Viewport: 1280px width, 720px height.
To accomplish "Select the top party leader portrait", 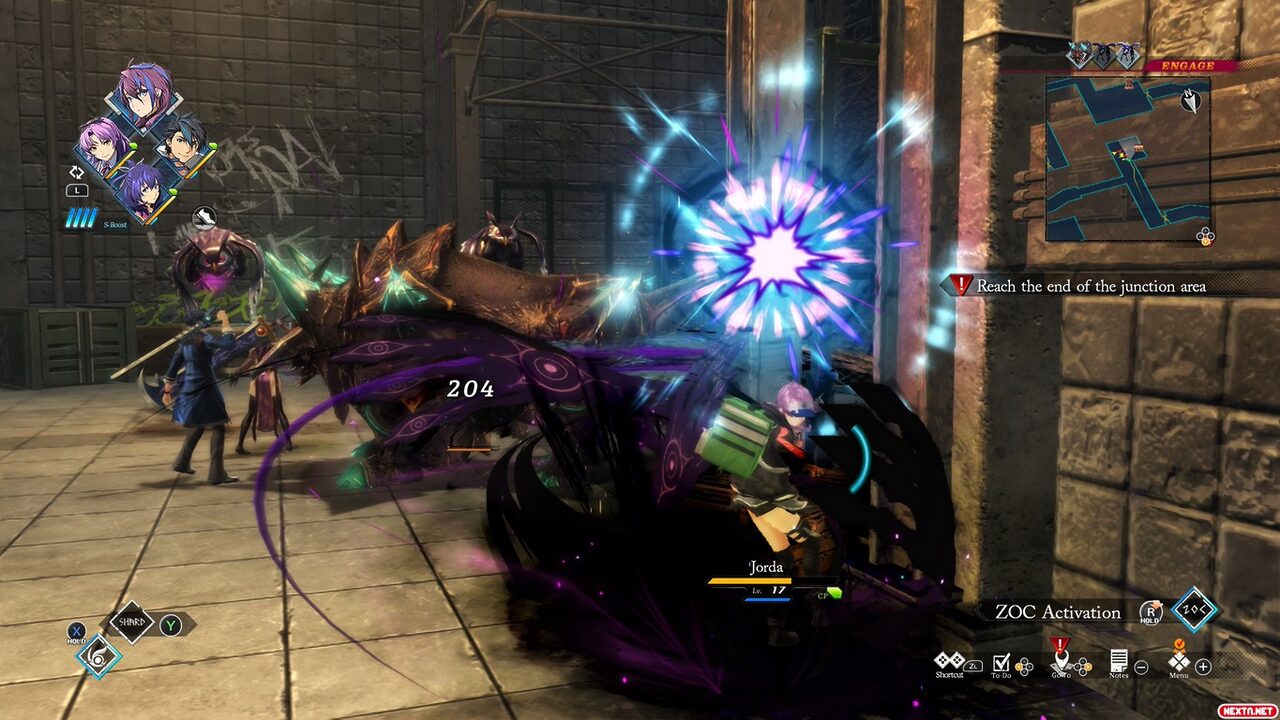I will (144, 97).
